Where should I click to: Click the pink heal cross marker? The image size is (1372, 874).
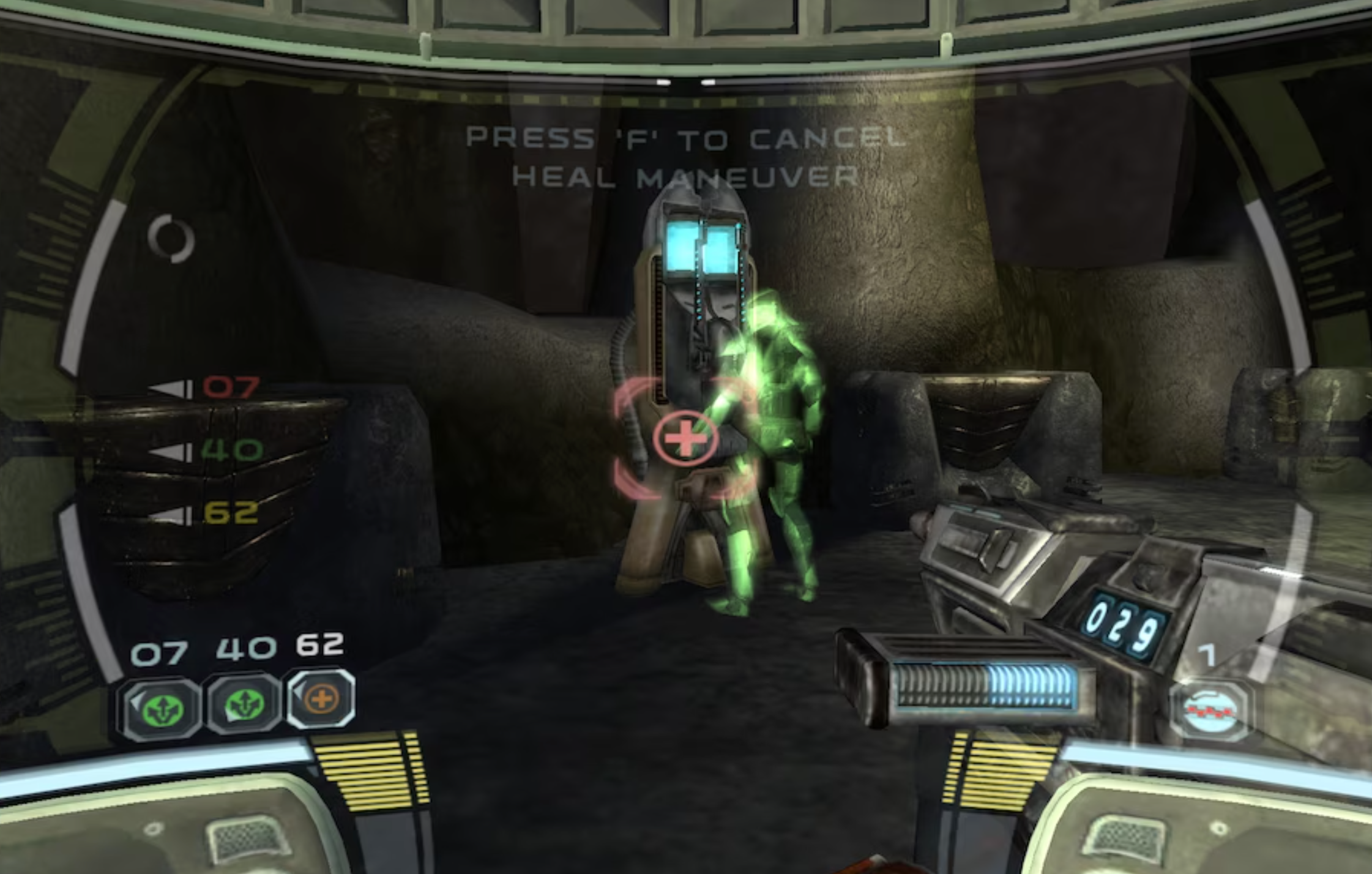(685, 438)
